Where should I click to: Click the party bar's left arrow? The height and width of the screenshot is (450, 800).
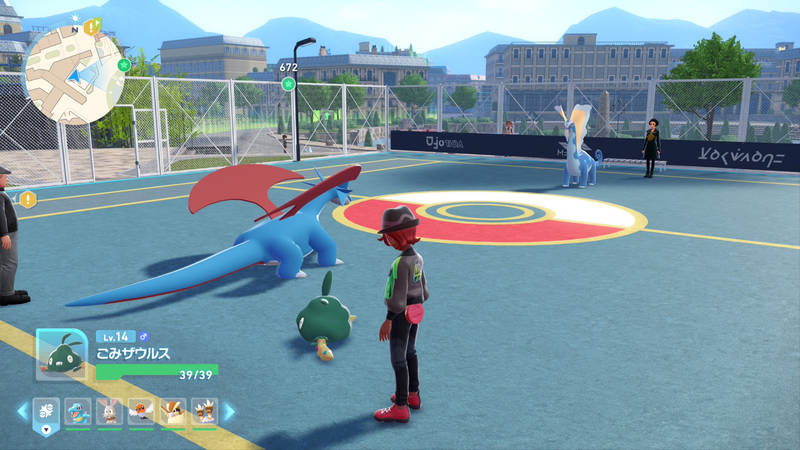pos(23,411)
